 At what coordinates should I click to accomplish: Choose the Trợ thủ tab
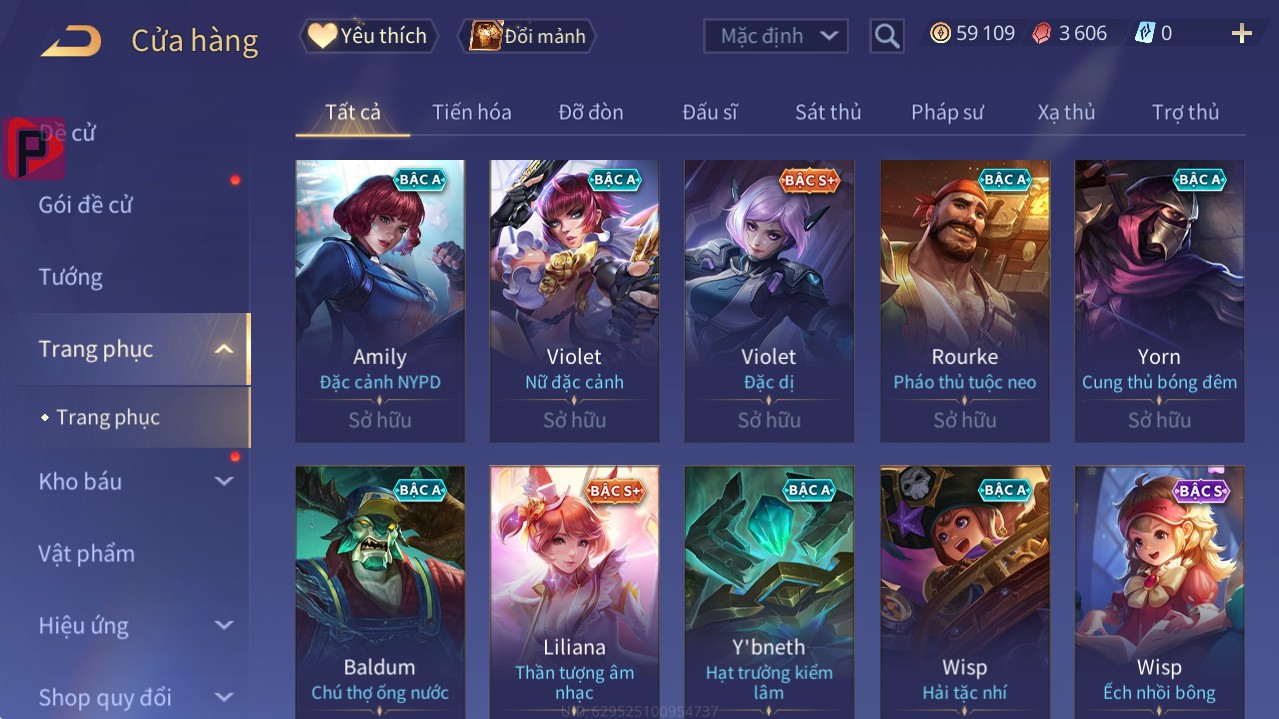point(1185,112)
